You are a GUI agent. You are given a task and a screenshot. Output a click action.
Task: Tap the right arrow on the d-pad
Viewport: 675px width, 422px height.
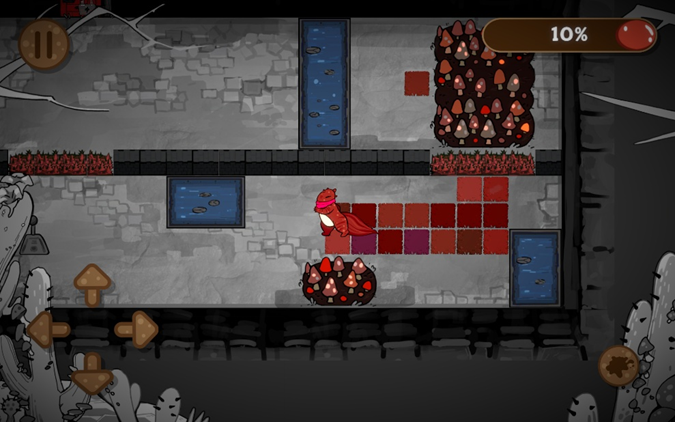pos(136,328)
